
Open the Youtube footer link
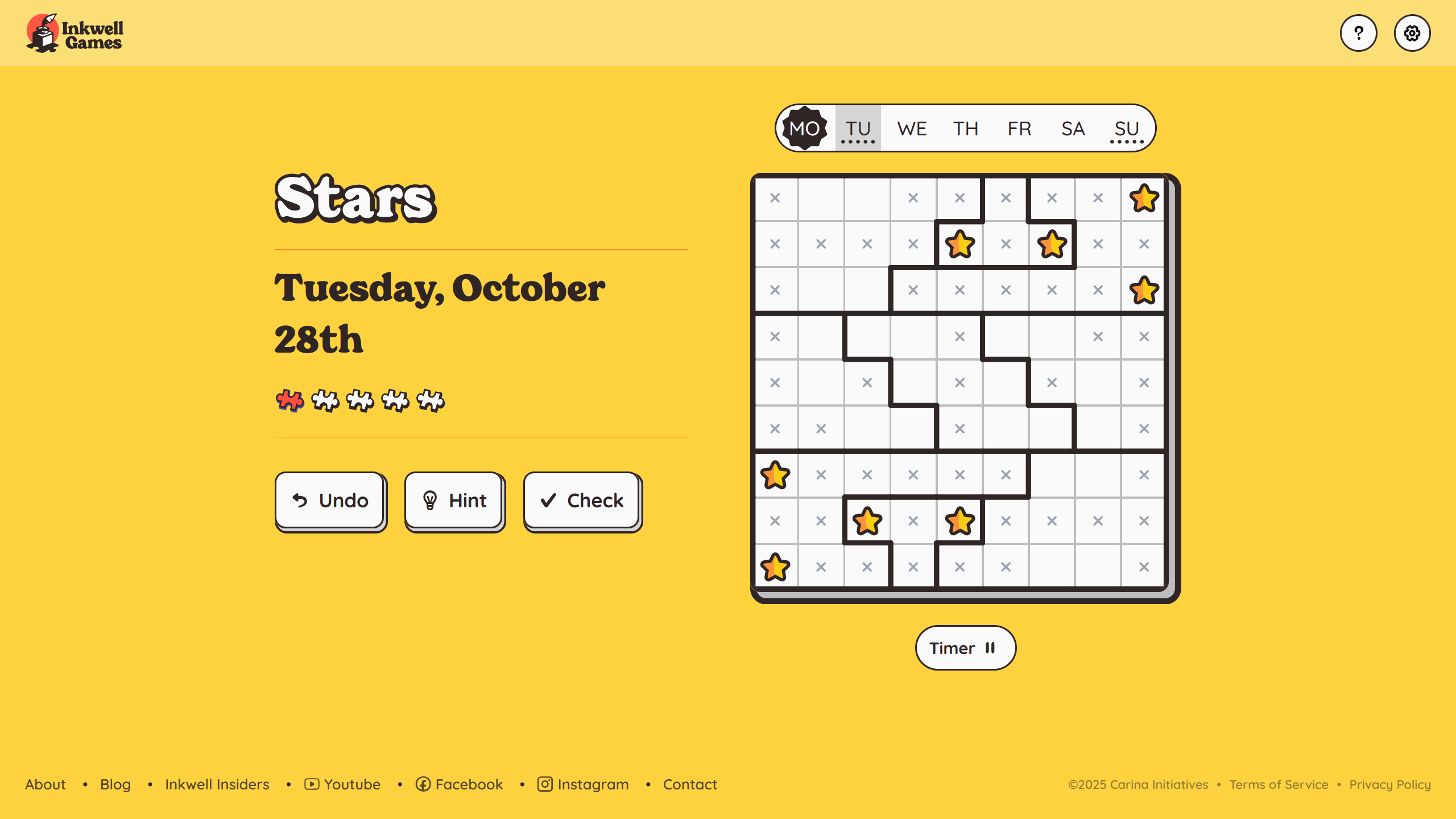click(x=342, y=784)
